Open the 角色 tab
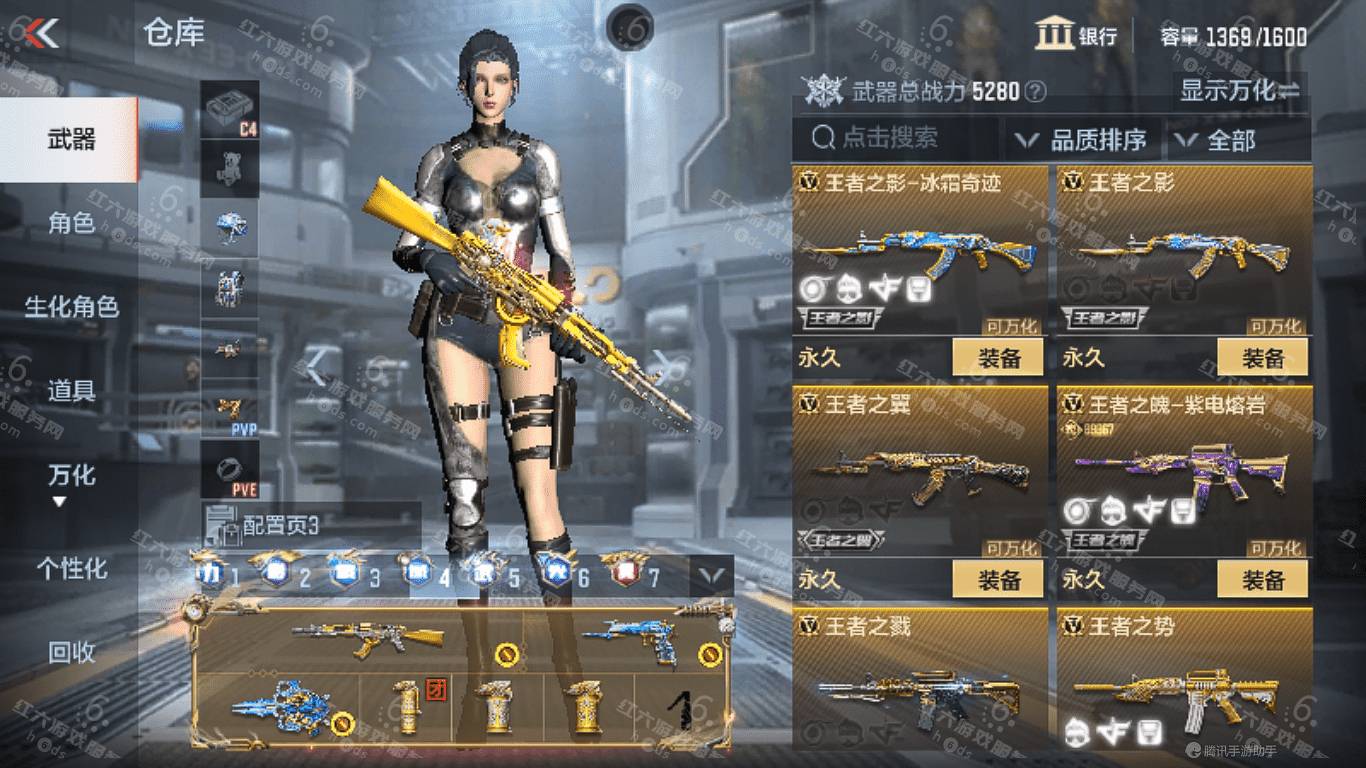This screenshot has width=1366, height=768. (70, 223)
